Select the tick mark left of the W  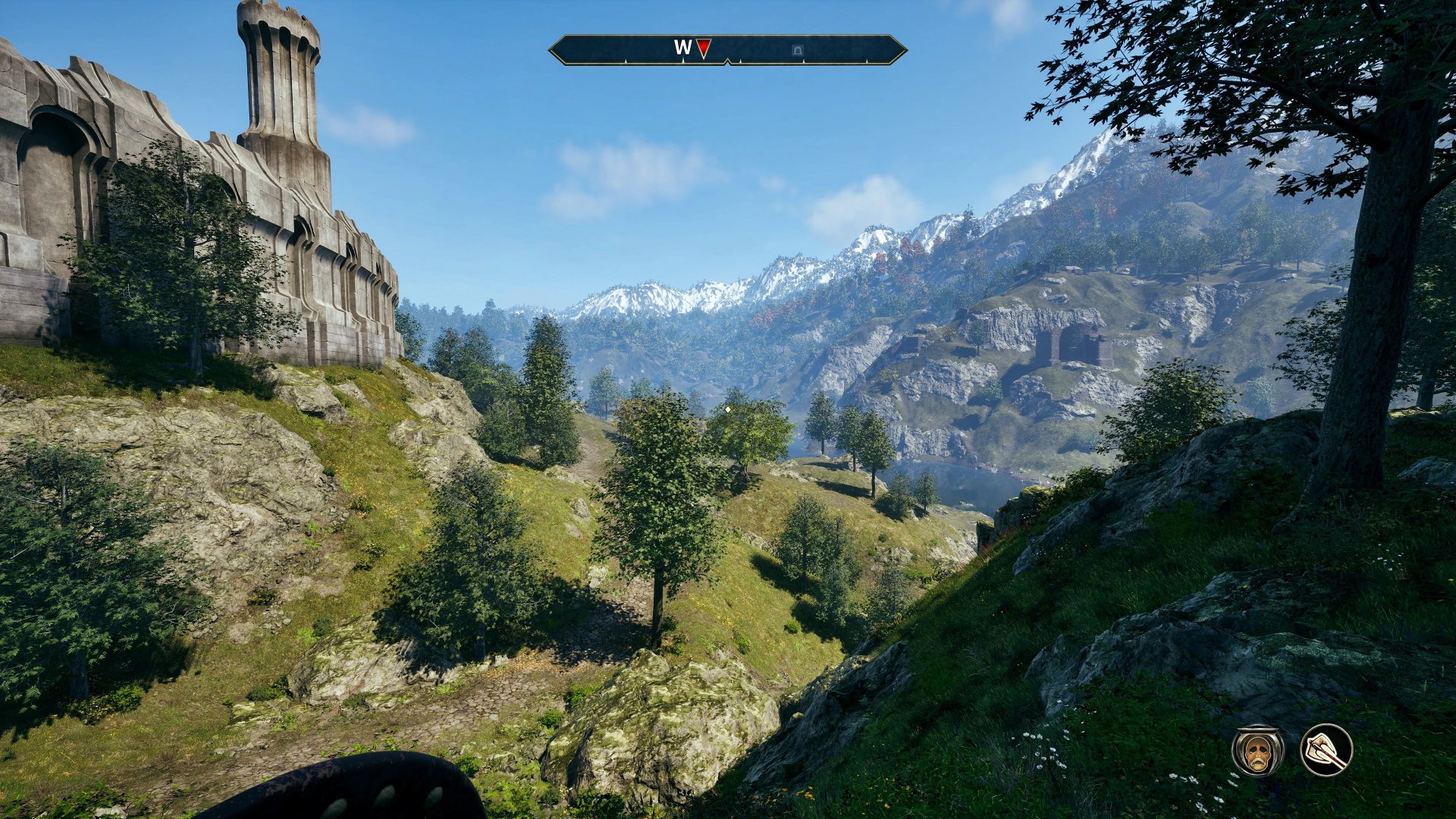pos(626,60)
